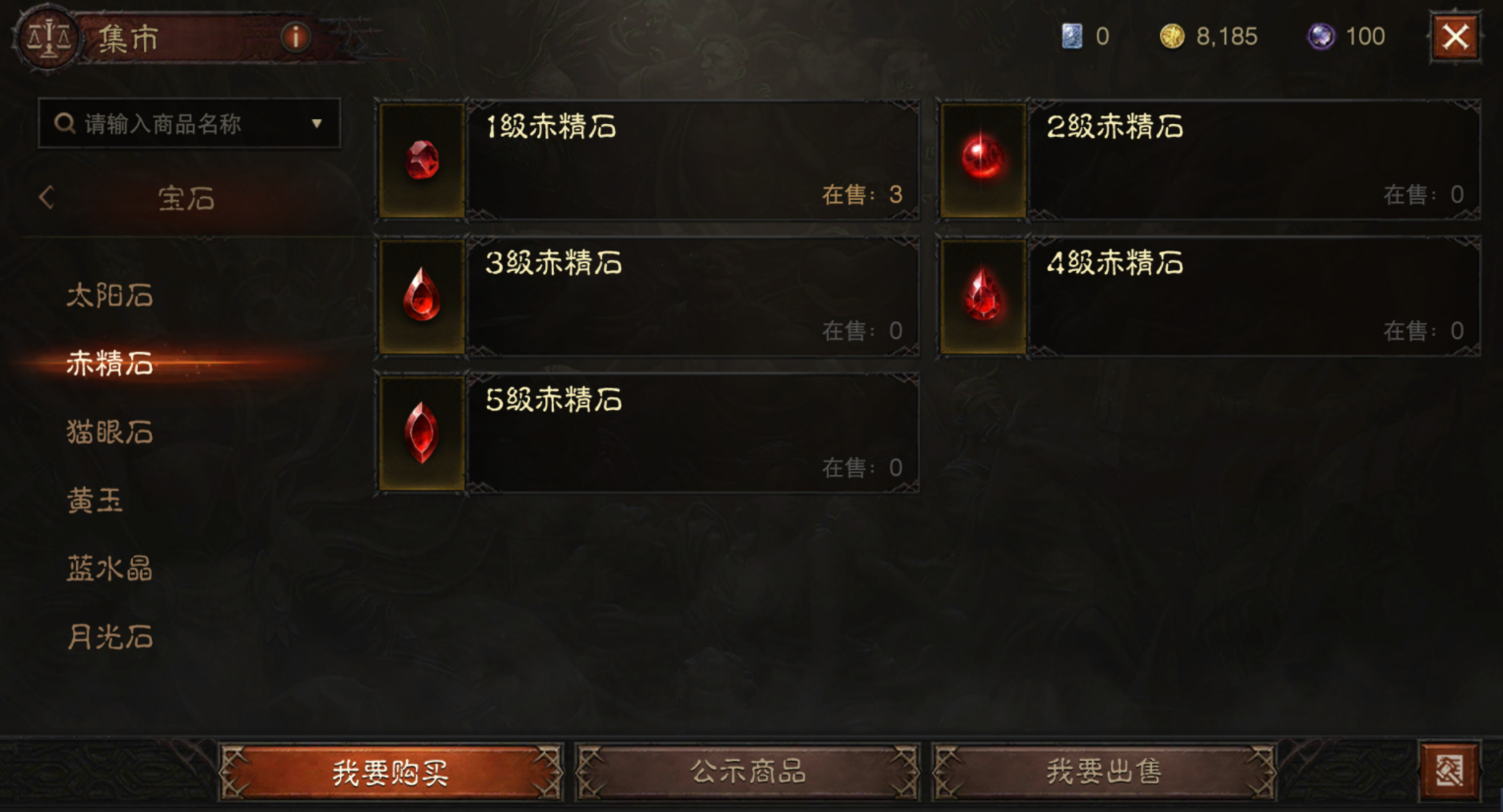Switch to the 太阳石 category
1503x812 pixels.
click(x=109, y=295)
